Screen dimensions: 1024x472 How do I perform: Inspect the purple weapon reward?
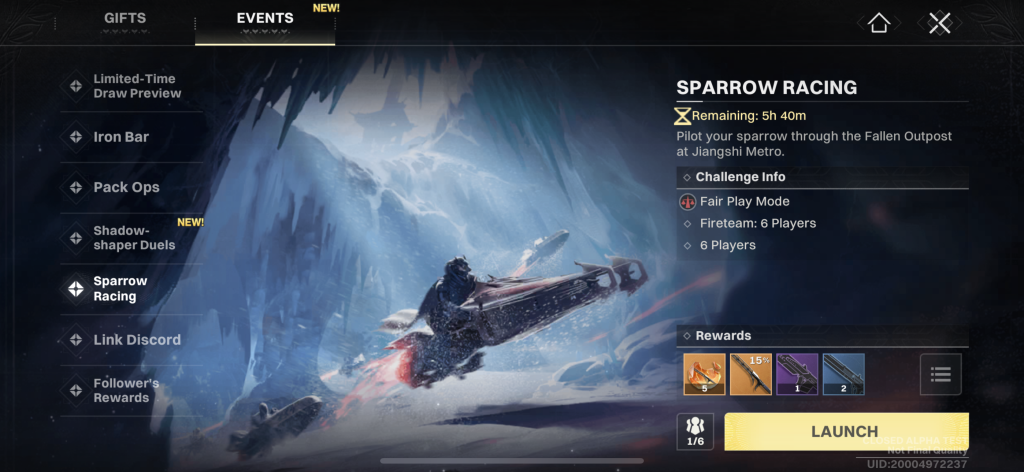point(797,375)
